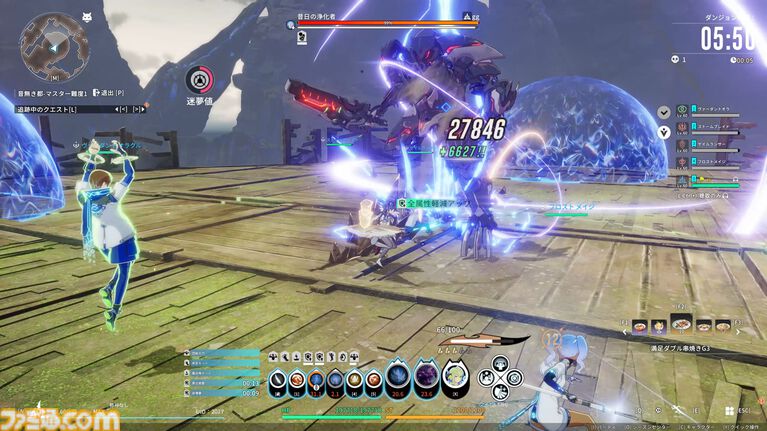Screen dimensions: 767x431
Task: Select party member ストームブレイド in list
Action: (711, 128)
